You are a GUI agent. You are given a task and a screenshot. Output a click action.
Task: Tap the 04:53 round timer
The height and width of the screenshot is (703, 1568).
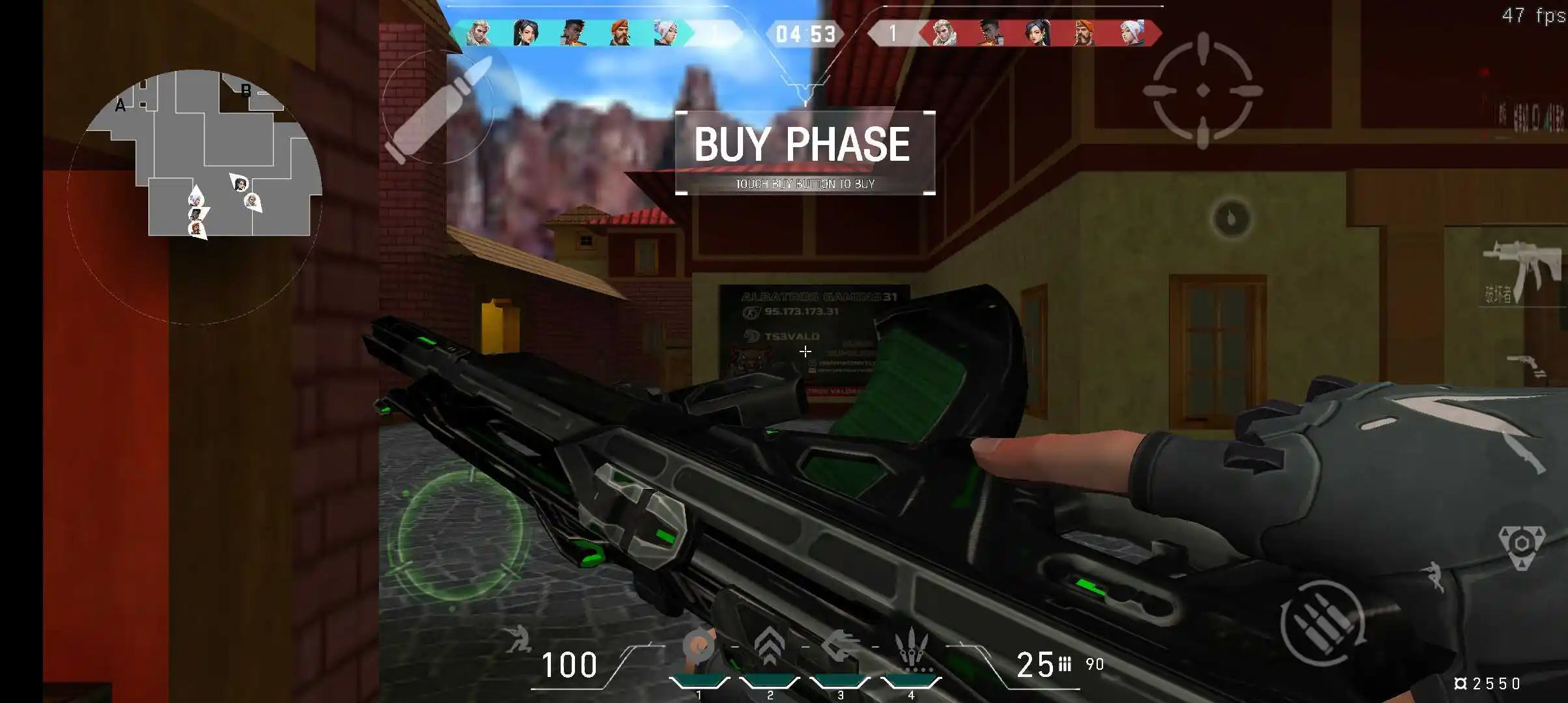tap(805, 34)
